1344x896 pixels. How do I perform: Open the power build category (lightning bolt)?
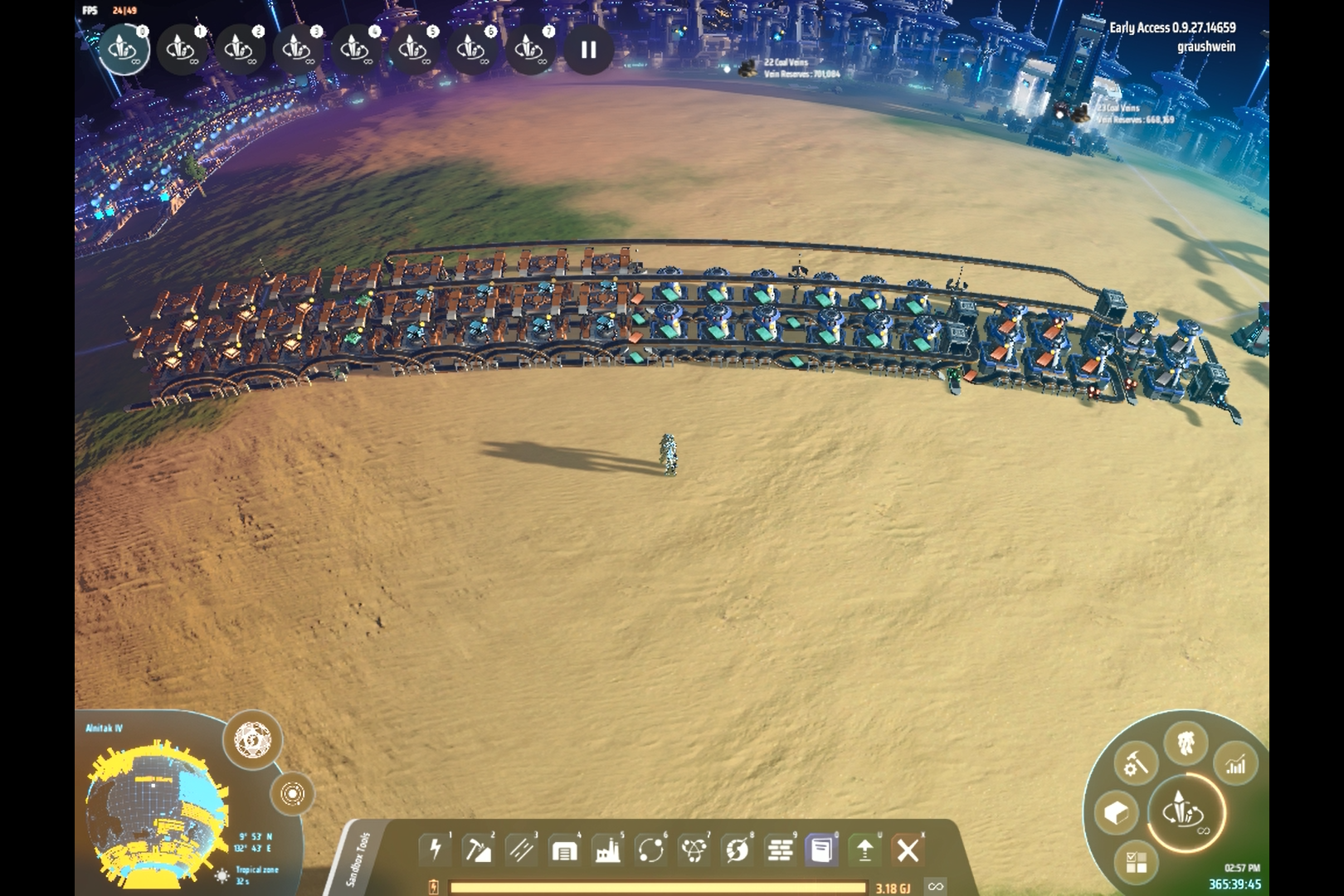coord(436,850)
